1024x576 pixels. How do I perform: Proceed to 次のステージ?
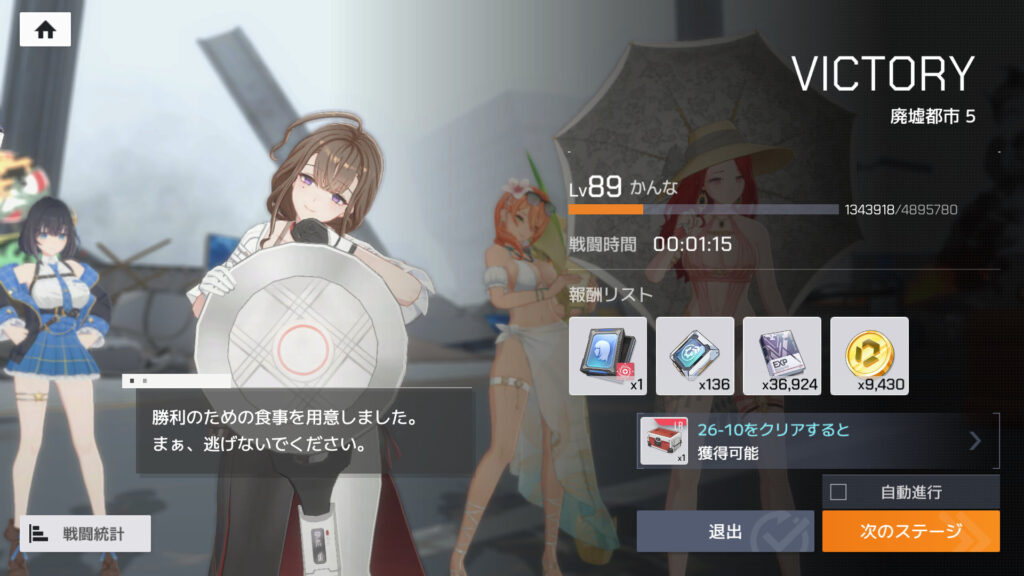click(910, 531)
